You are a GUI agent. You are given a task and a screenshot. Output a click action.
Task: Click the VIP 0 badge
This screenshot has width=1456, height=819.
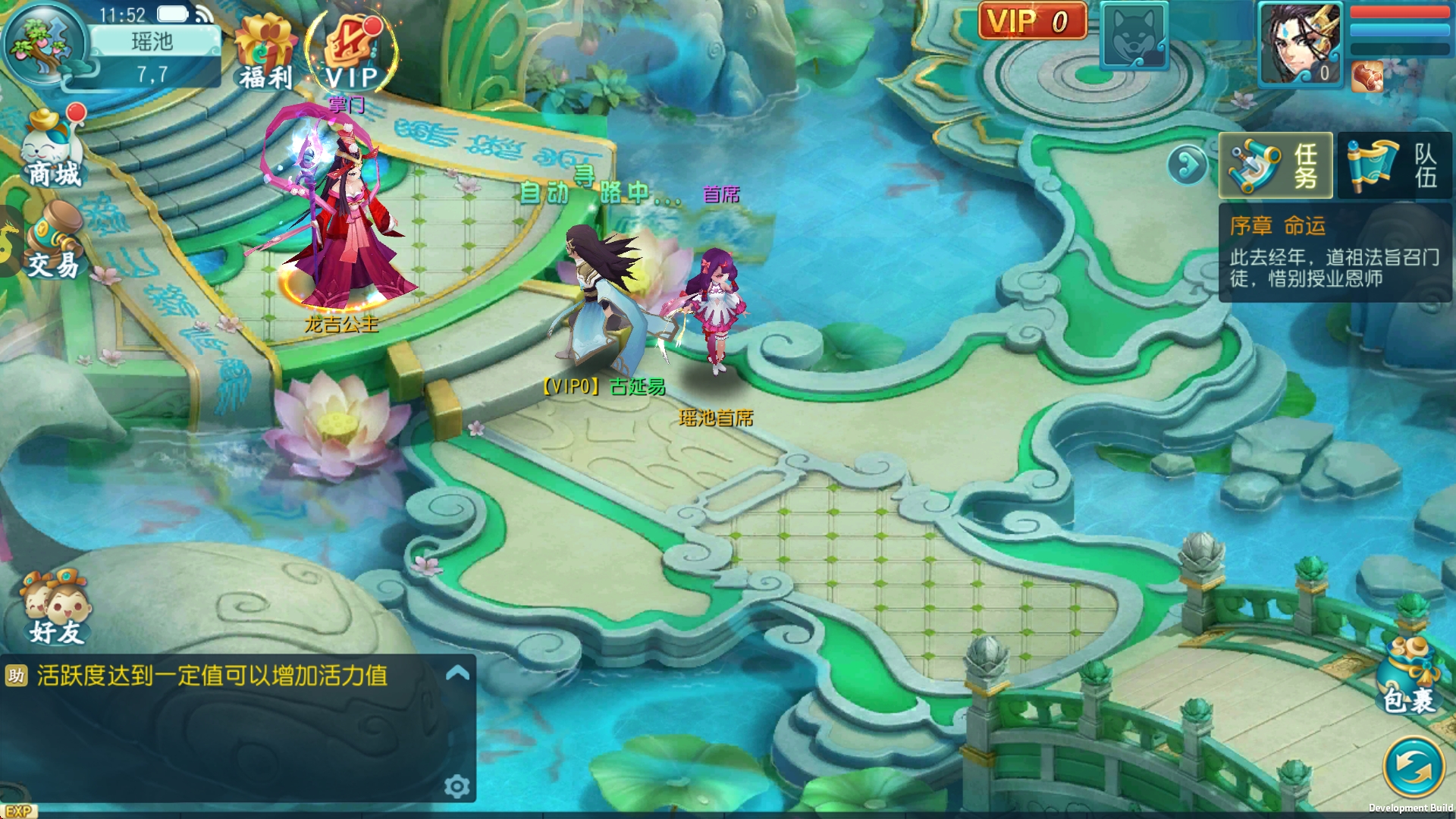[x=1031, y=21]
